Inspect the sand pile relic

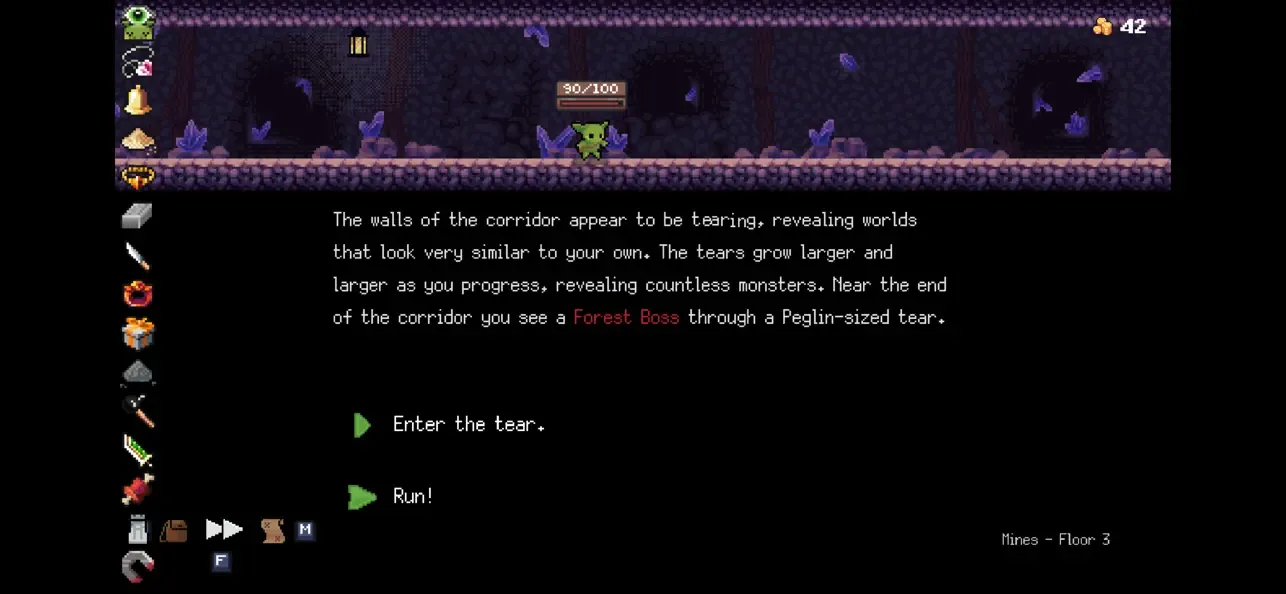(x=138, y=139)
